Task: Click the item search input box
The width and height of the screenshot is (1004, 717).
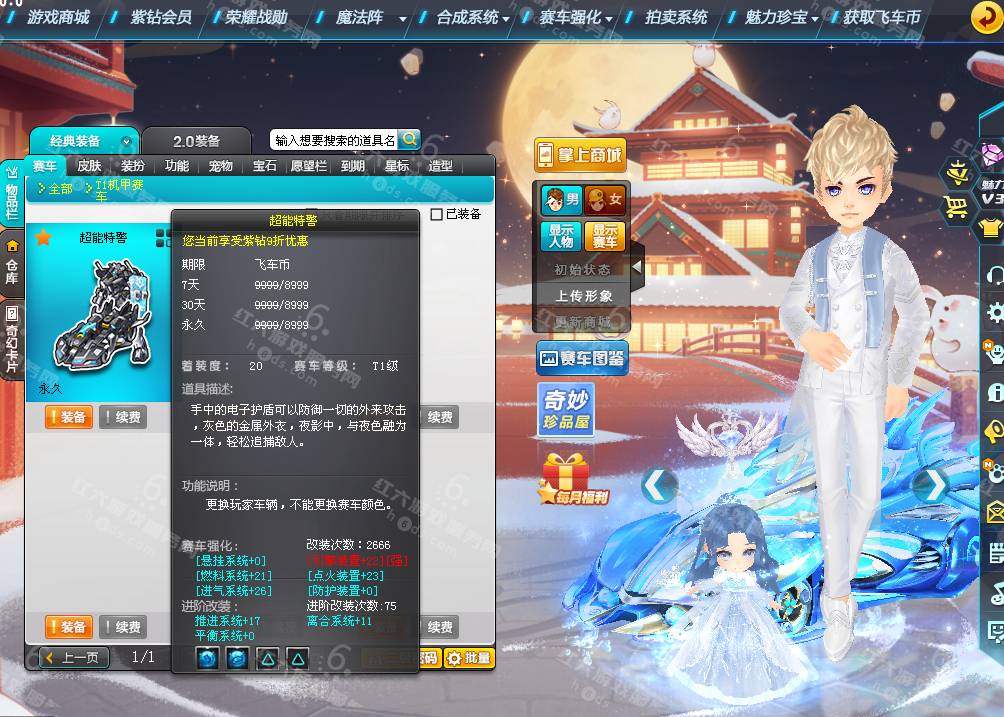Action: pos(335,140)
